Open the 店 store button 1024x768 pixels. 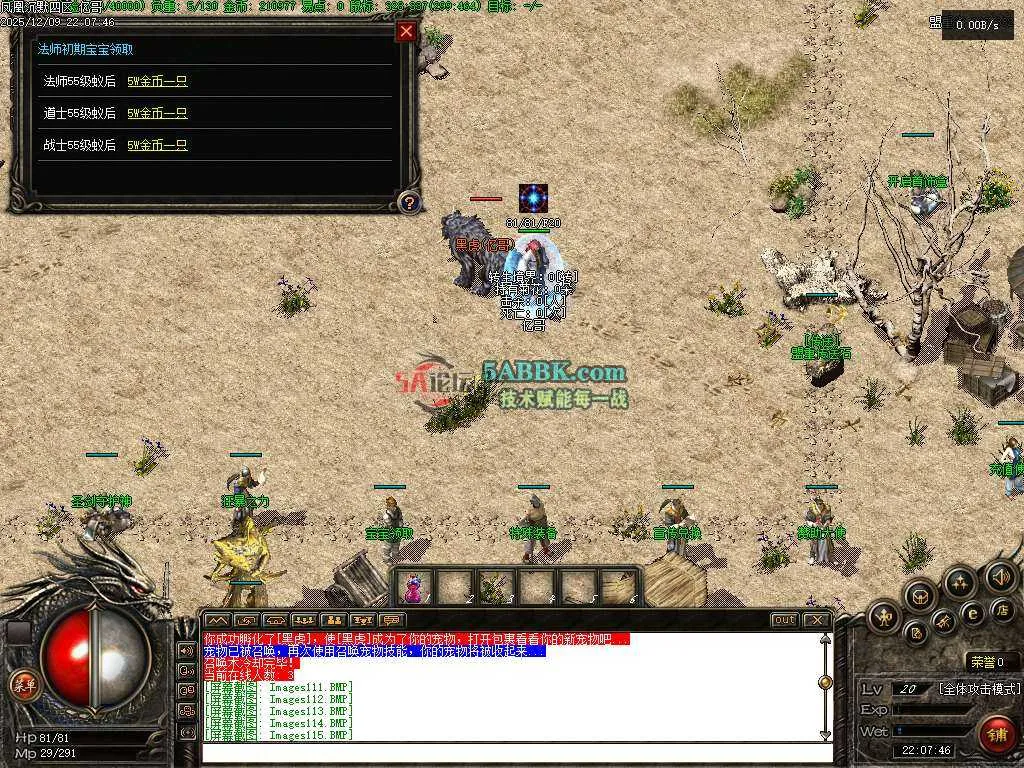[x=1001, y=609]
